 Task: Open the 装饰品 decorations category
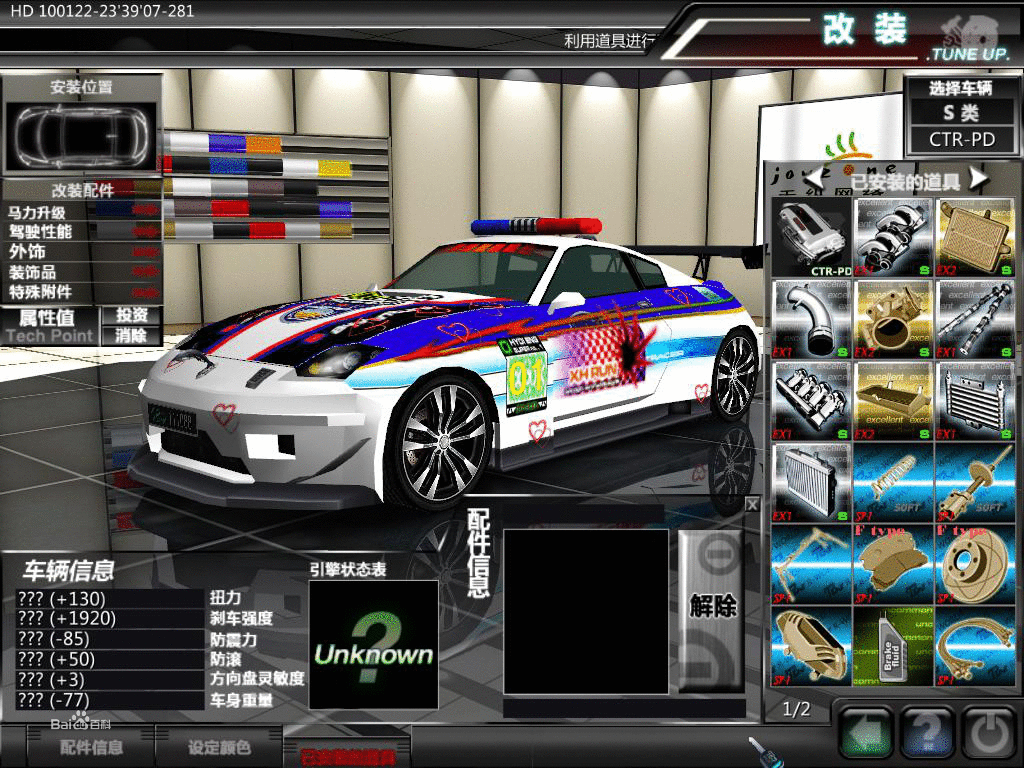[33, 272]
